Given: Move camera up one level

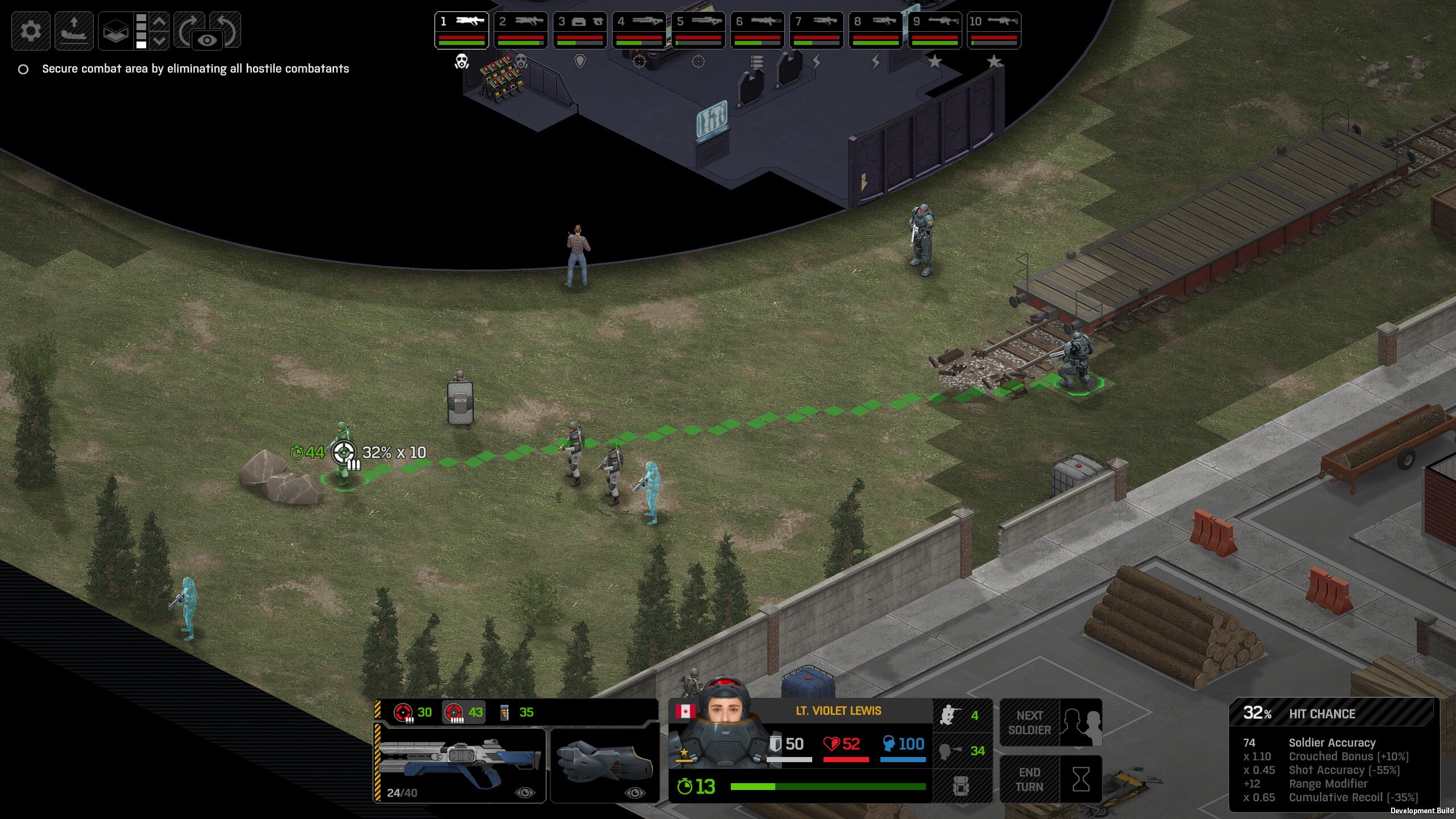Looking at the screenshot, I should point(160,21).
